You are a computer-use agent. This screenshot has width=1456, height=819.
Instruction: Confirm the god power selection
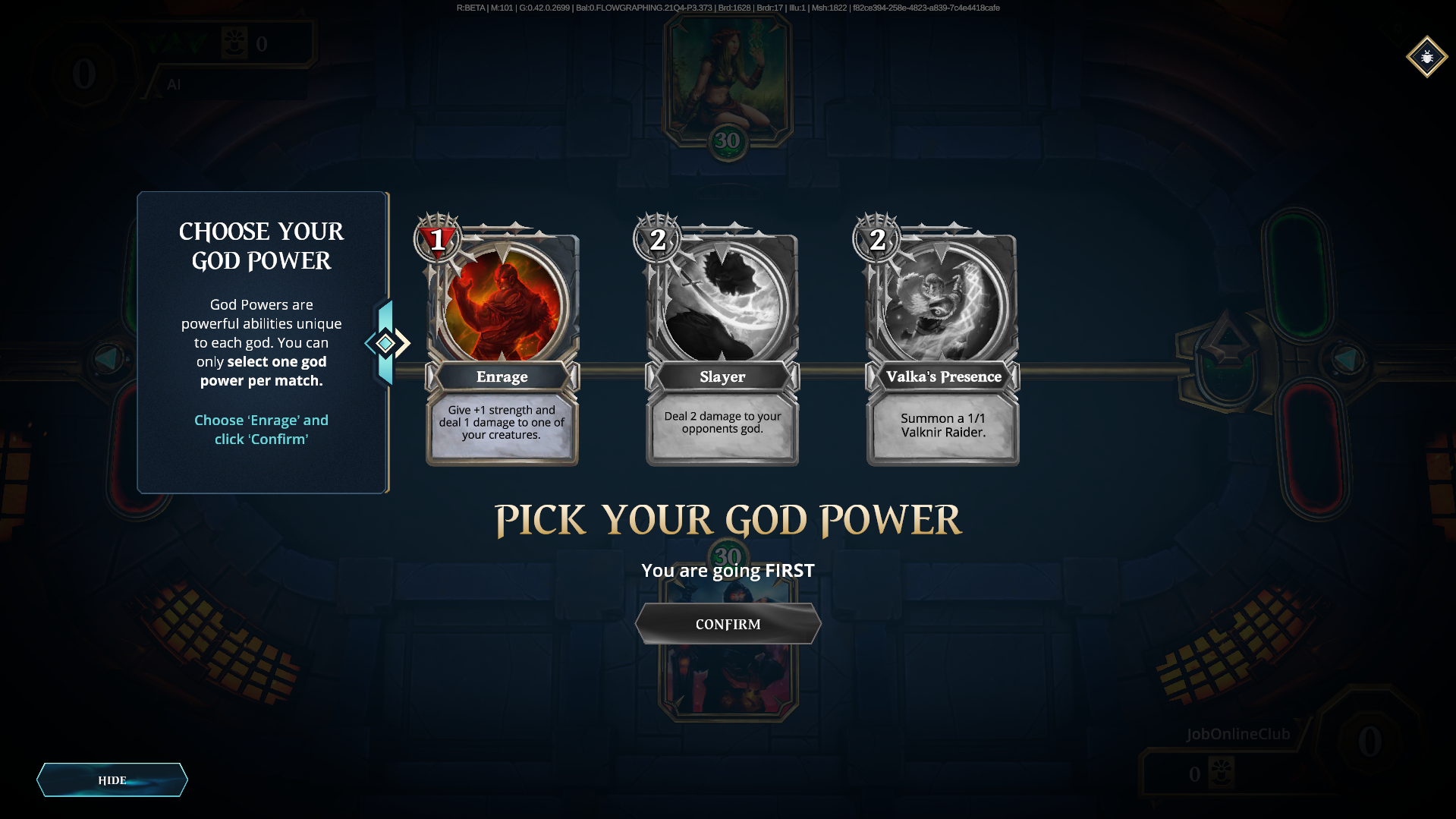728,624
